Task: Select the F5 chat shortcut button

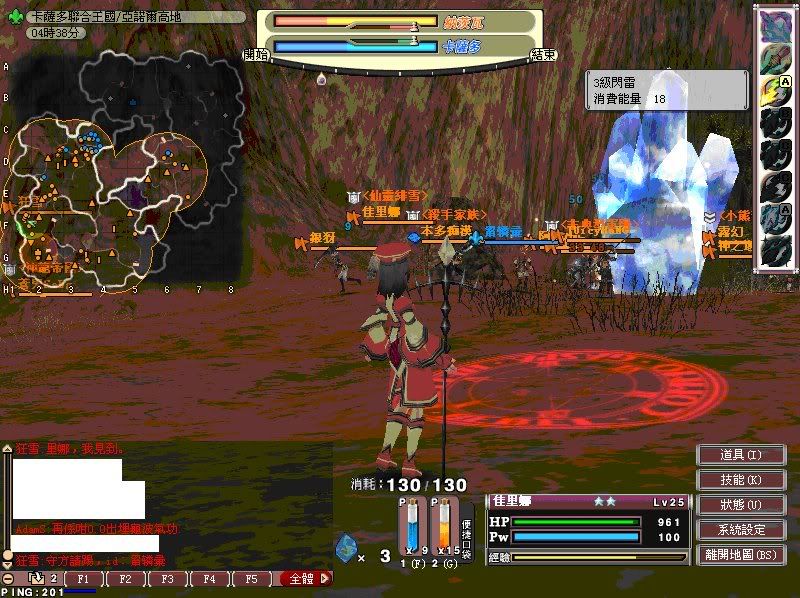Action: pos(251,579)
